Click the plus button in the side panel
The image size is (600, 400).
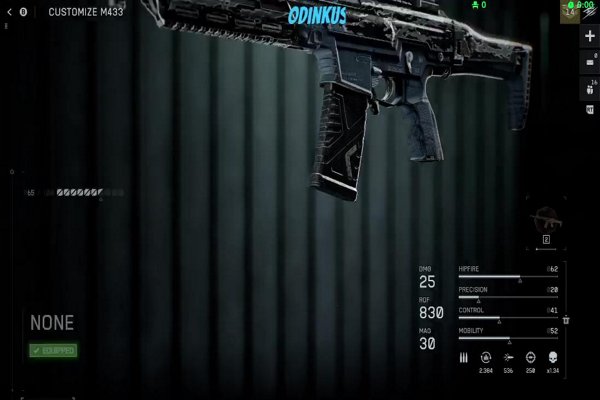pyautogui.click(x=589, y=35)
